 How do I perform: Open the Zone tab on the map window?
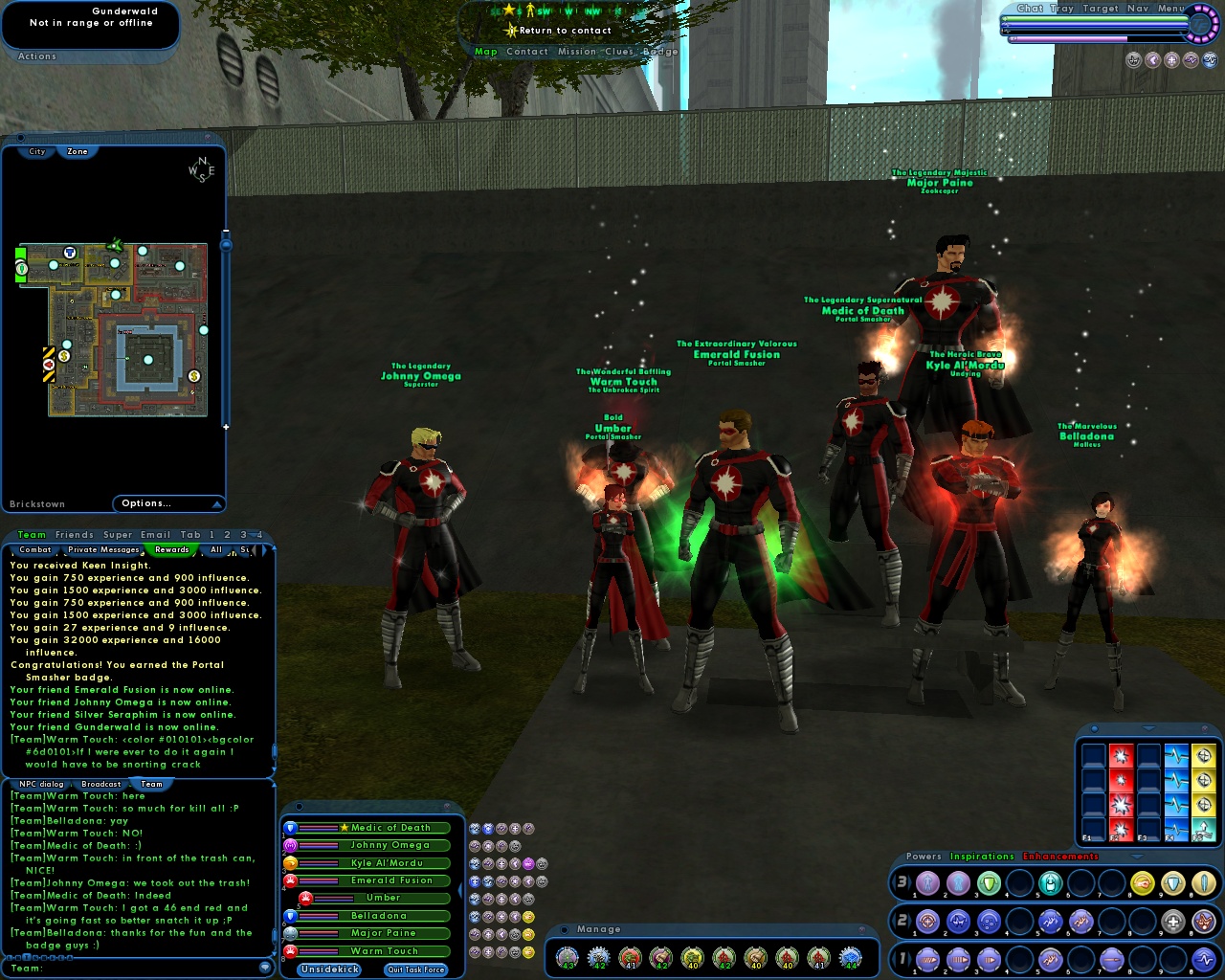[x=78, y=151]
